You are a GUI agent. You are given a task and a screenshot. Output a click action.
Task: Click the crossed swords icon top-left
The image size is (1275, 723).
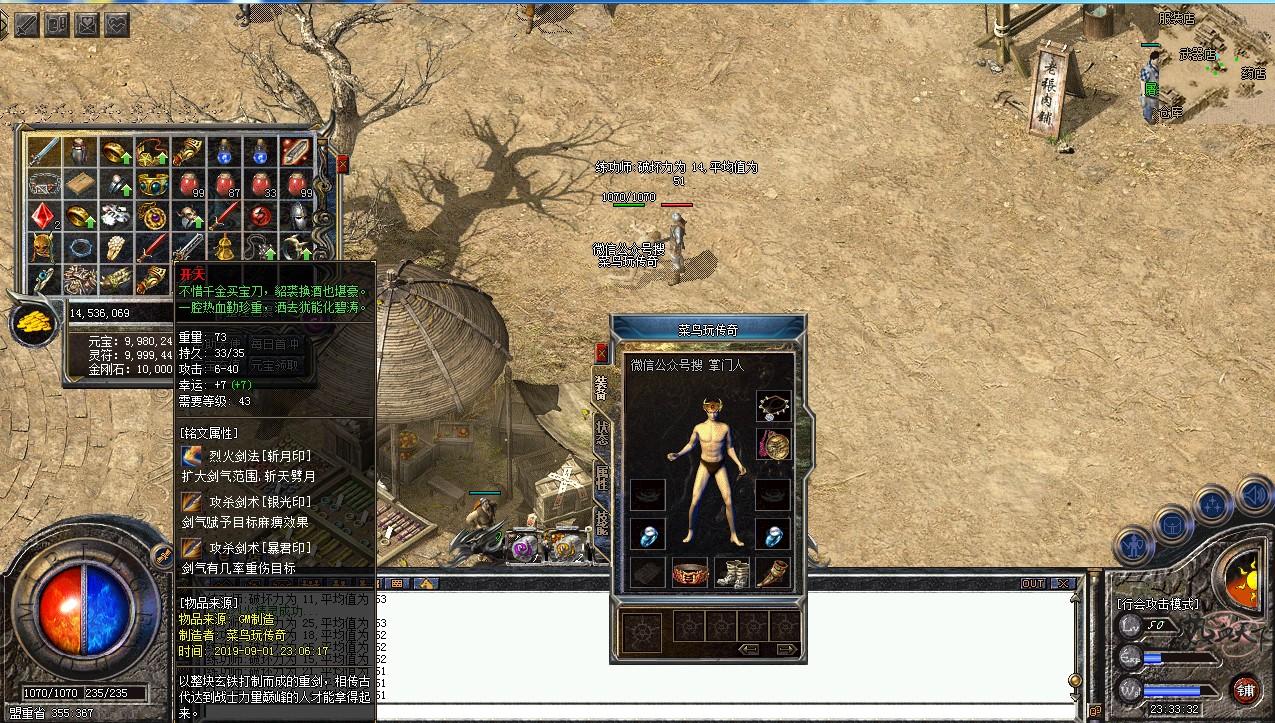tap(25, 22)
